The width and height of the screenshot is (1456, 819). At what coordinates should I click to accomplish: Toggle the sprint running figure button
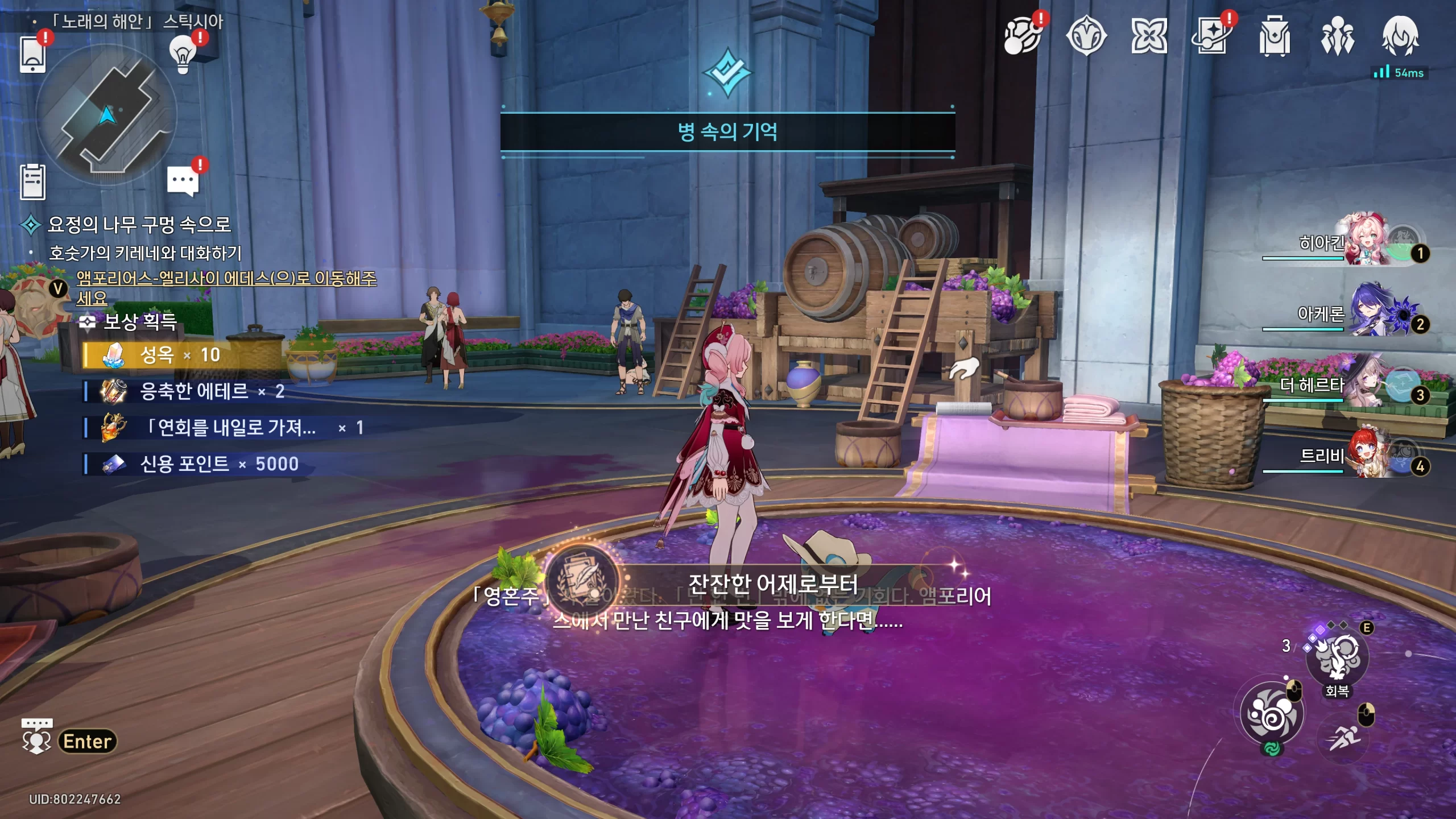coord(1345,738)
